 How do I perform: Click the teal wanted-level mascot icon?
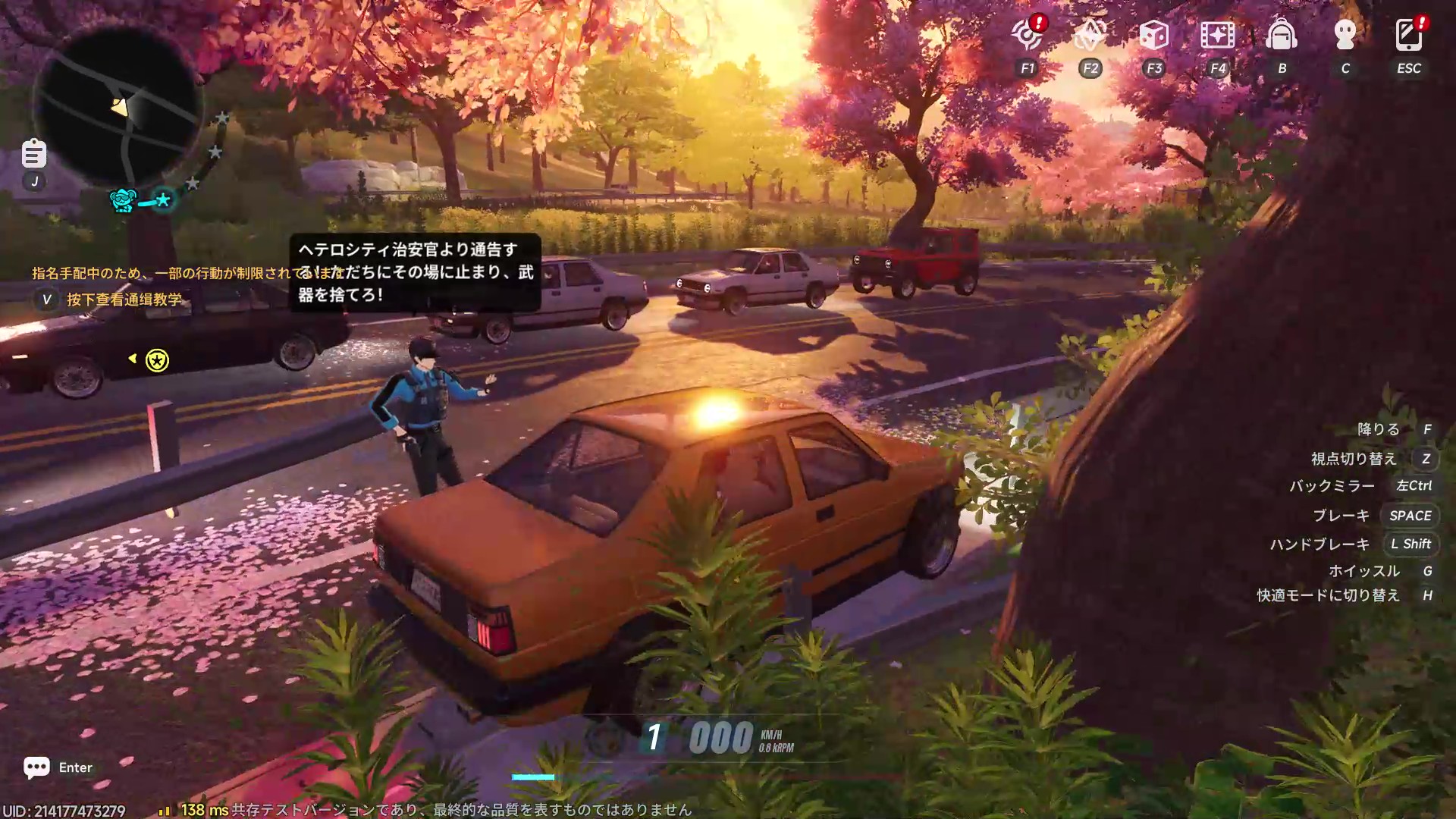tap(123, 200)
